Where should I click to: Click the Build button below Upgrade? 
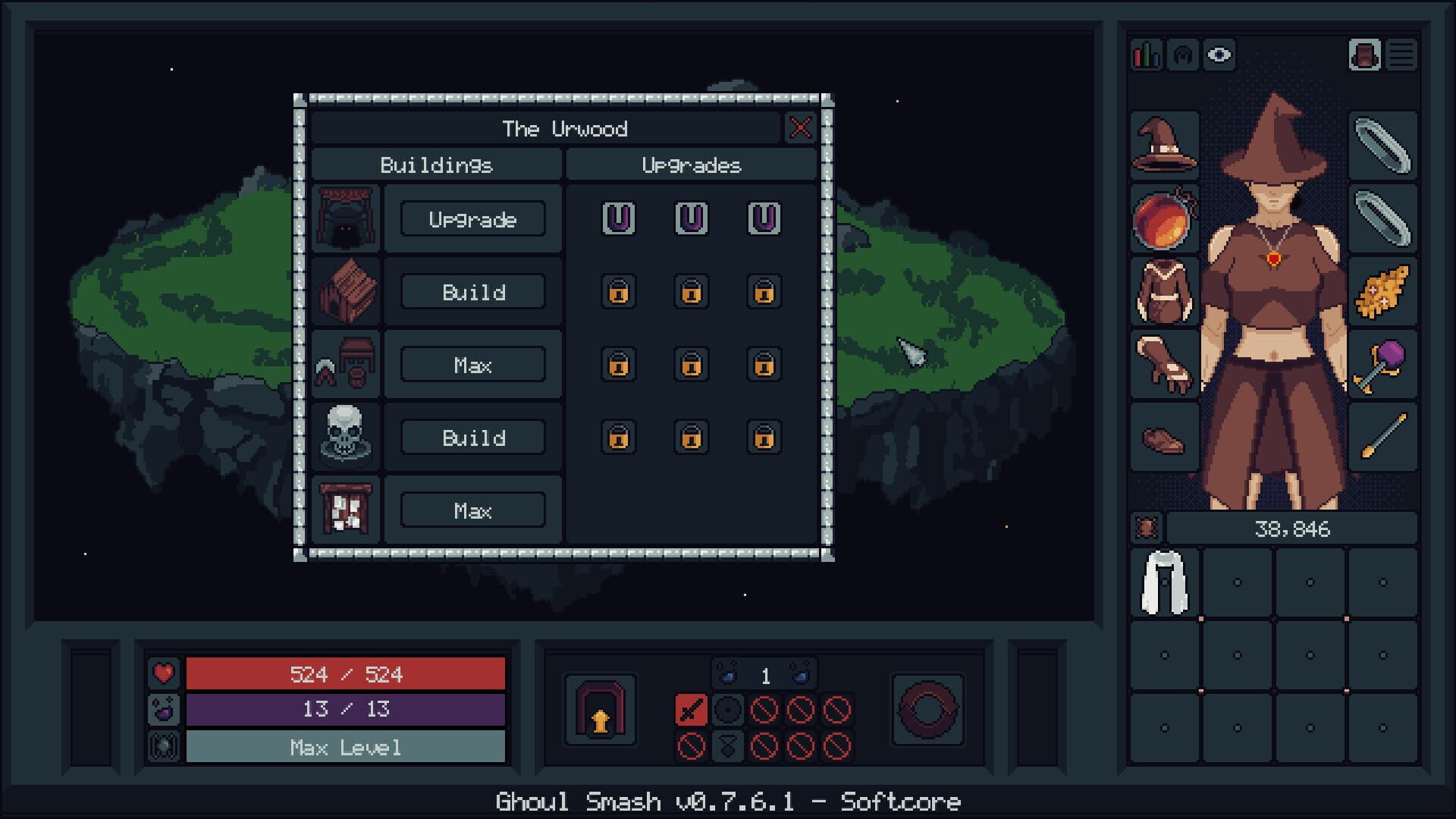(472, 292)
